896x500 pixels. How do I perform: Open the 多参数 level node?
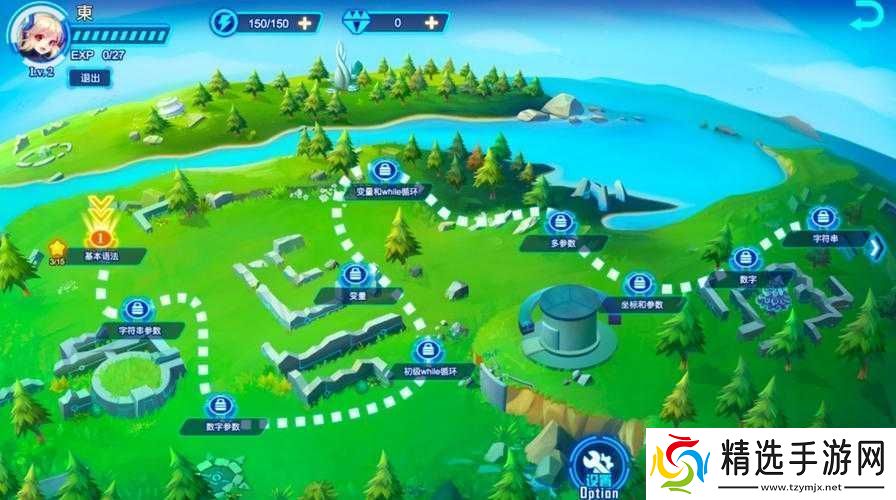(559, 224)
